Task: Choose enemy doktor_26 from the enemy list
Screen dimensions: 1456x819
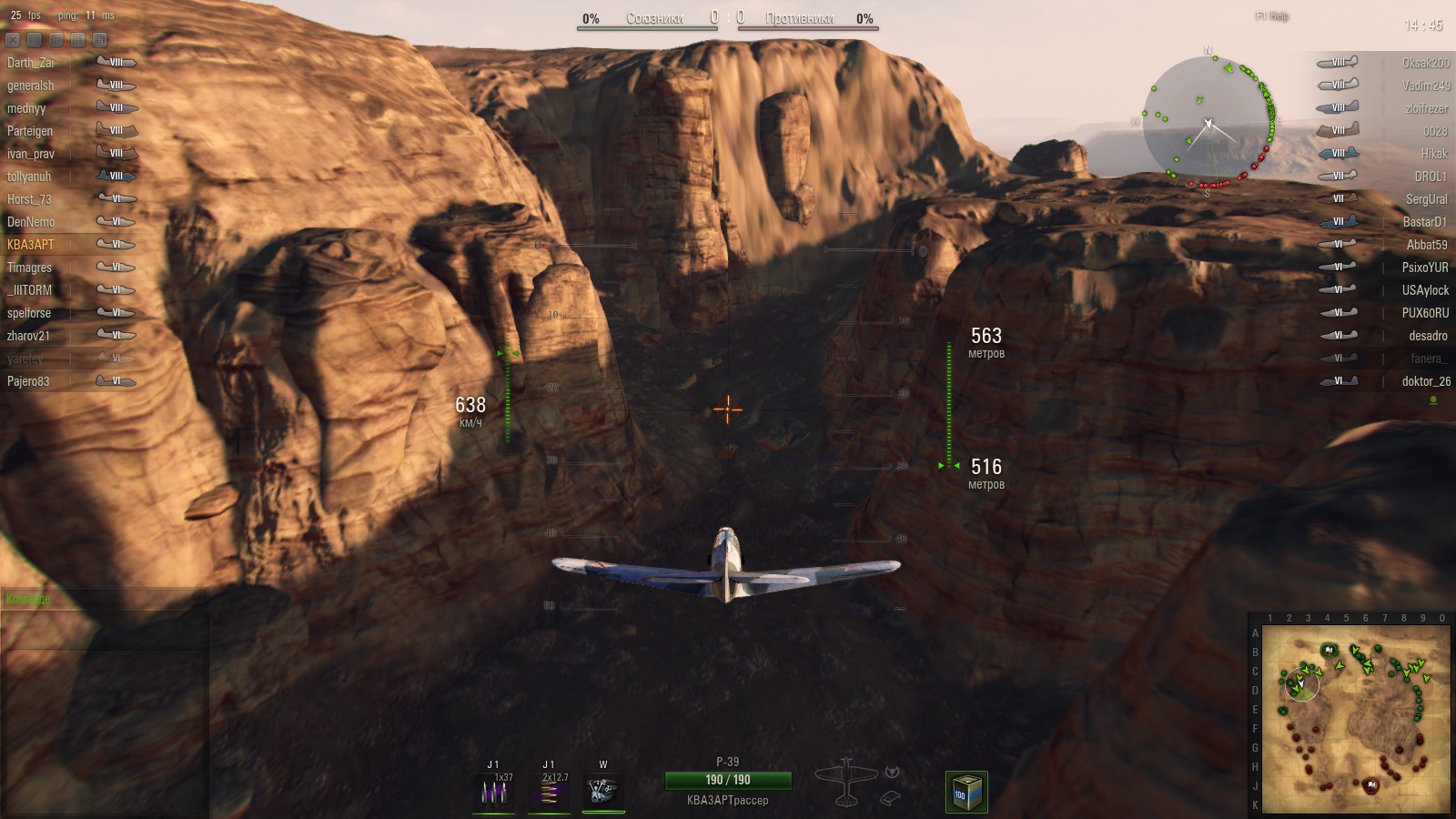Action: click(1425, 381)
